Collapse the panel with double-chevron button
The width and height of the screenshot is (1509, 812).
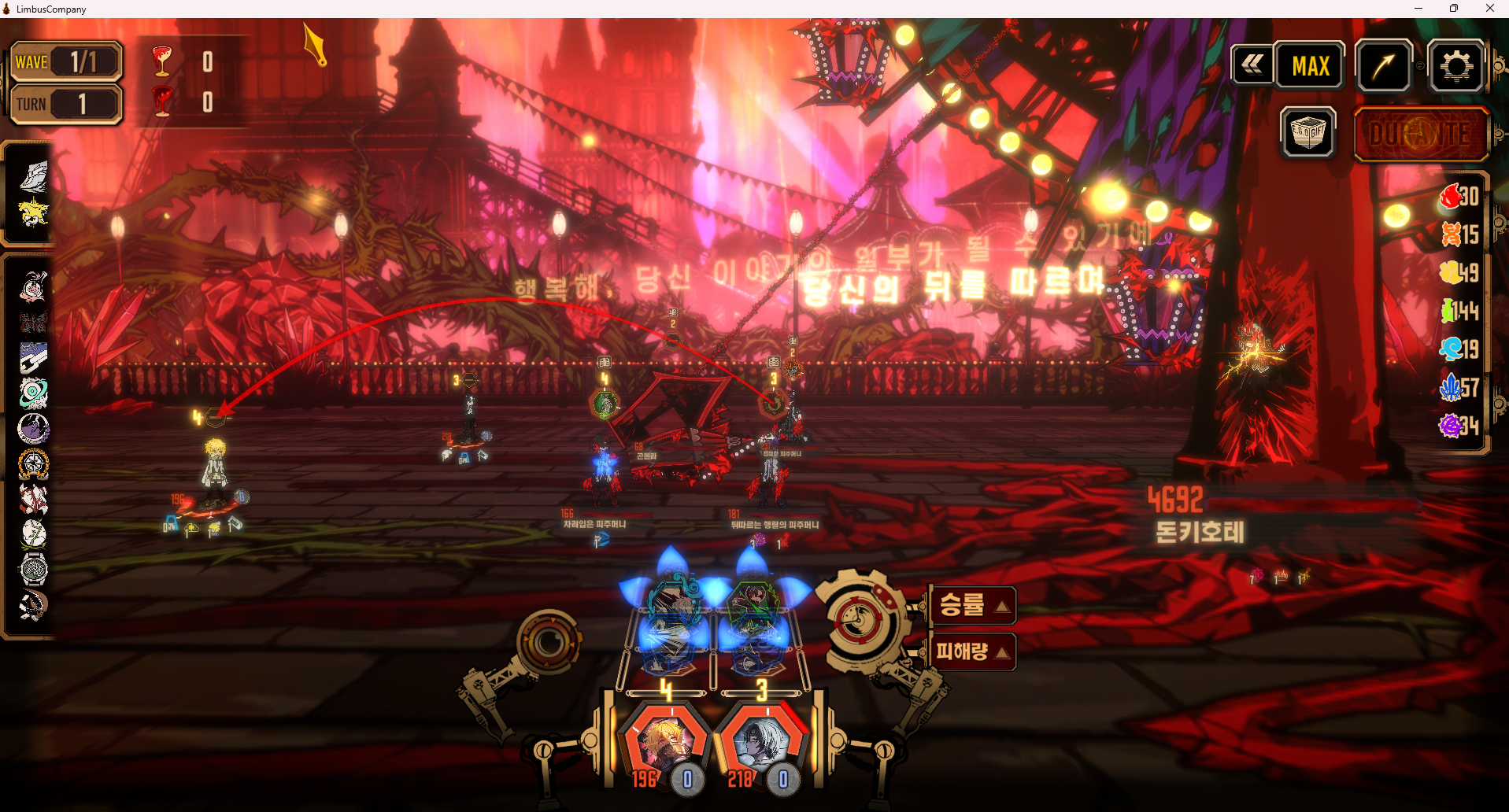1252,65
